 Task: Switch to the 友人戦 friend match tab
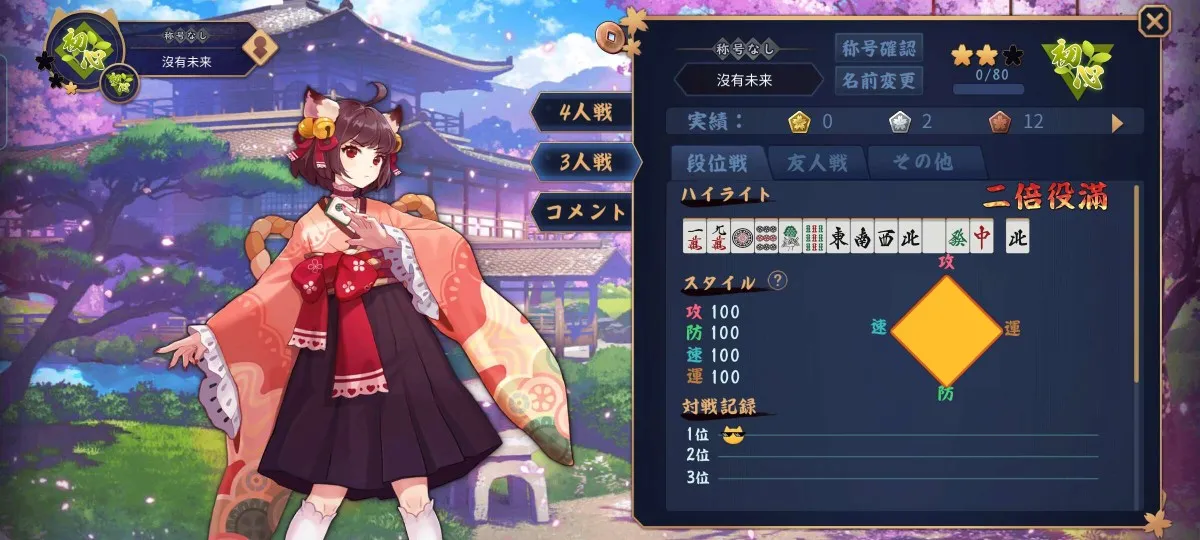click(817, 162)
